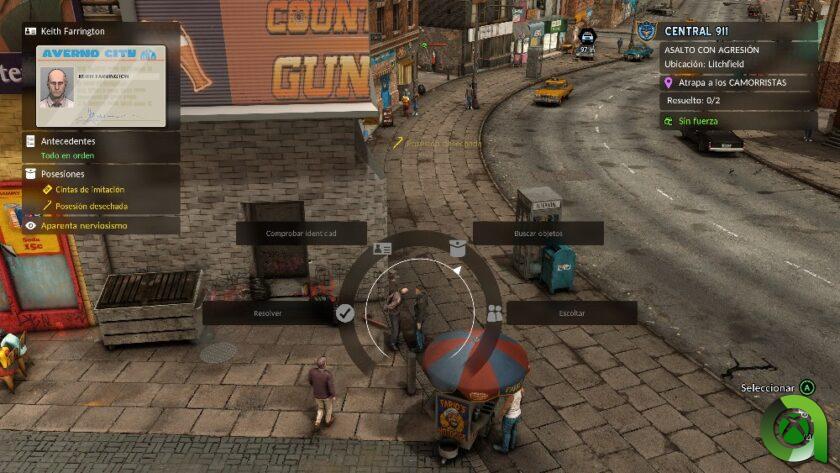The height and width of the screenshot is (473, 840).
Task: Select the Atrapa a los CAMORRISTAS objective
Action: 735,82
